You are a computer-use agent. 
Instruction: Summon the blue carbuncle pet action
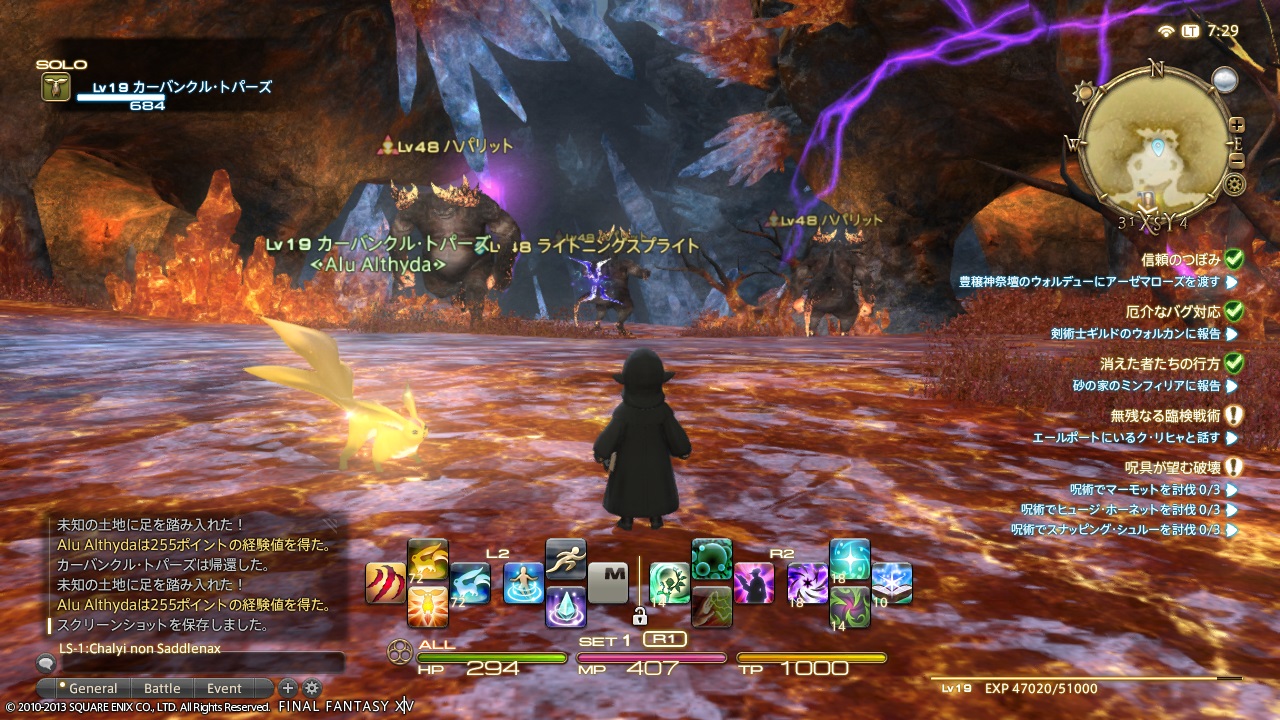pos(469,583)
